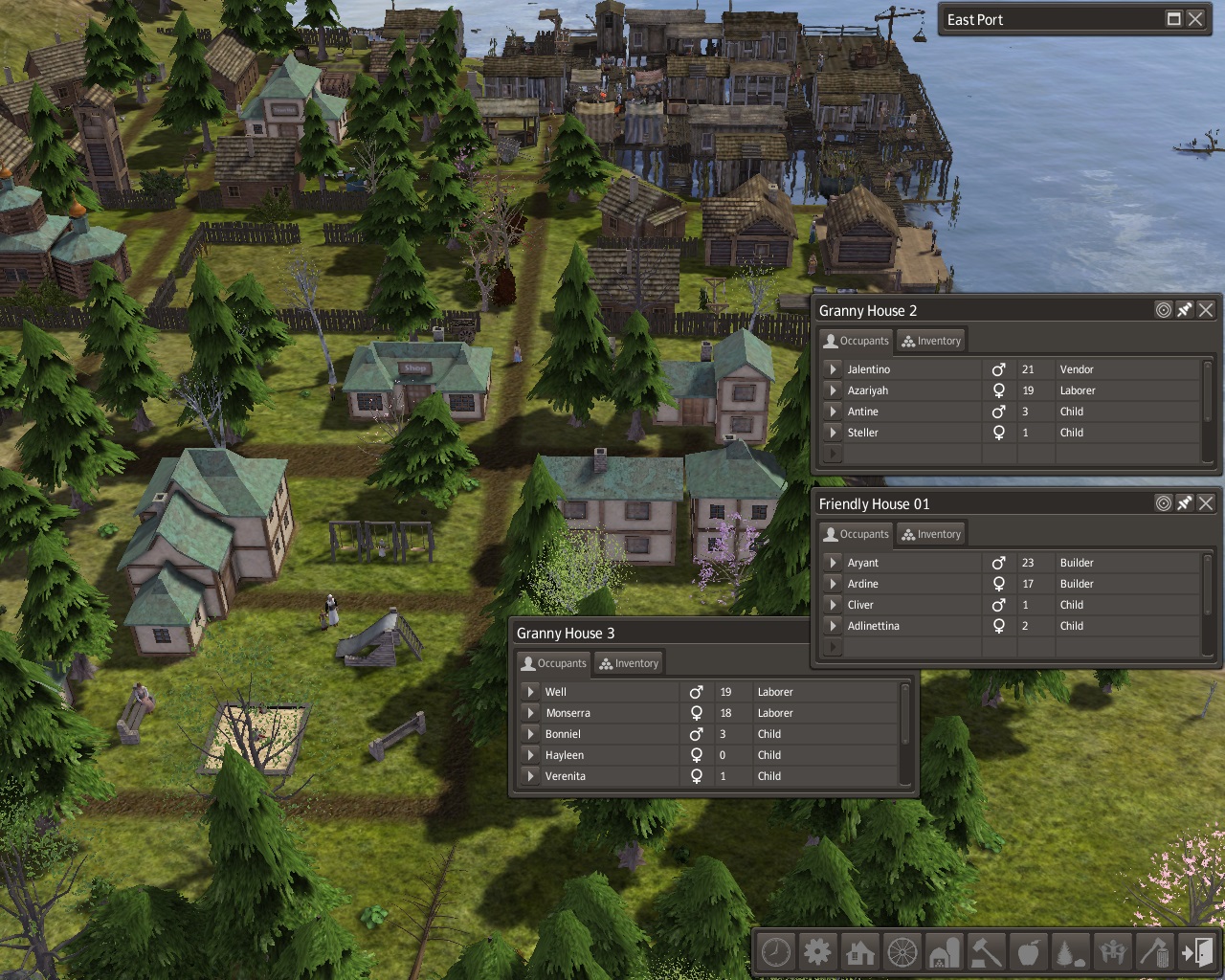Click the arrow next to Steller

pyautogui.click(x=833, y=433)
